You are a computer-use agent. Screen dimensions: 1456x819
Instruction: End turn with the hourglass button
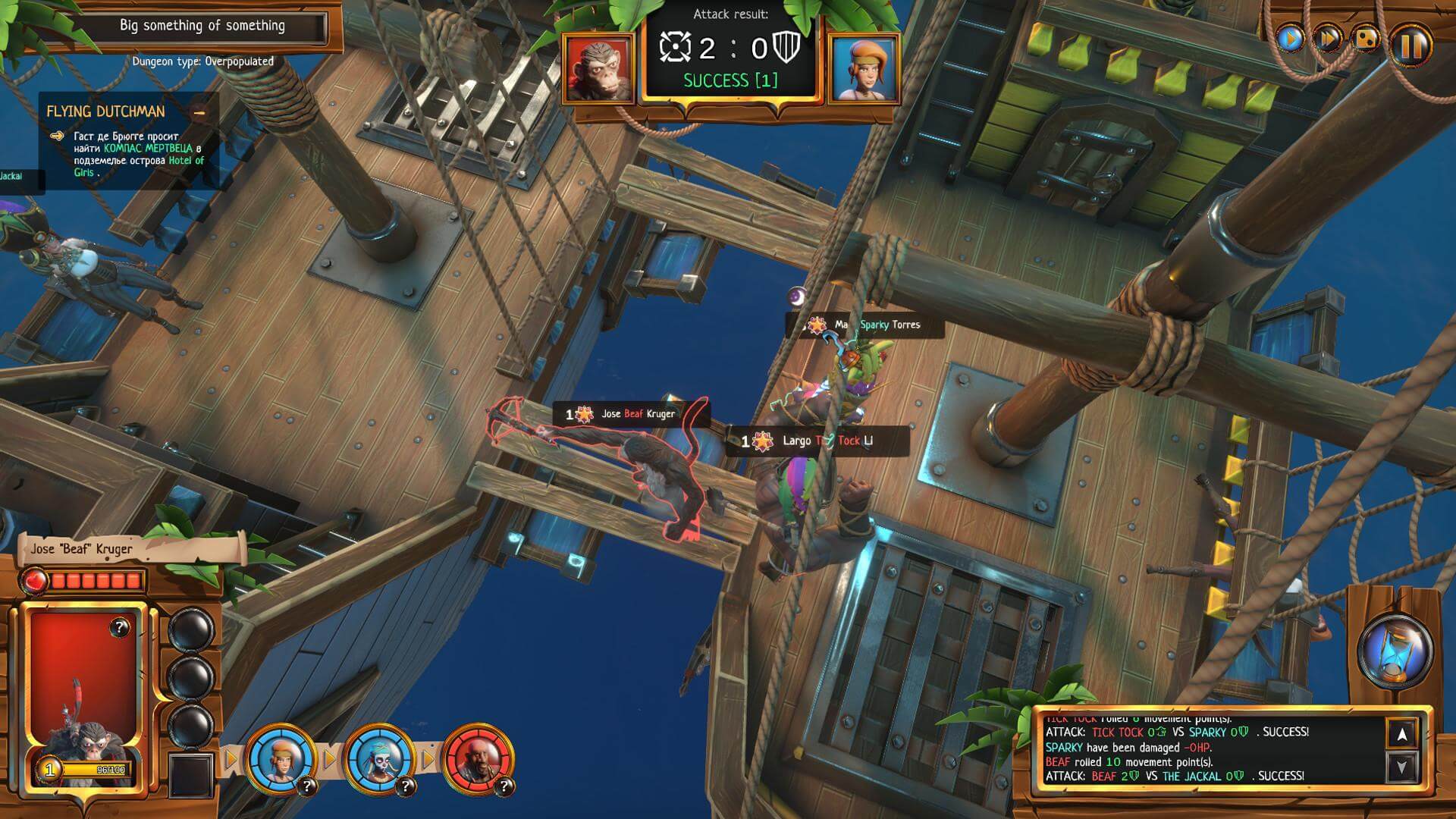(x=1394, y=649)
